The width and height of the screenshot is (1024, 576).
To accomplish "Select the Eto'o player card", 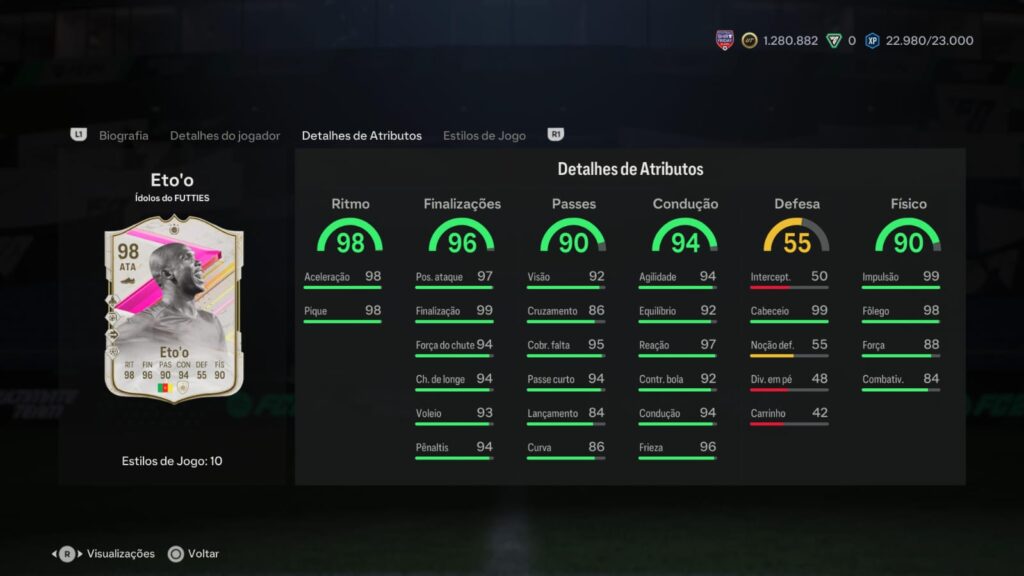I will (174, 309).
